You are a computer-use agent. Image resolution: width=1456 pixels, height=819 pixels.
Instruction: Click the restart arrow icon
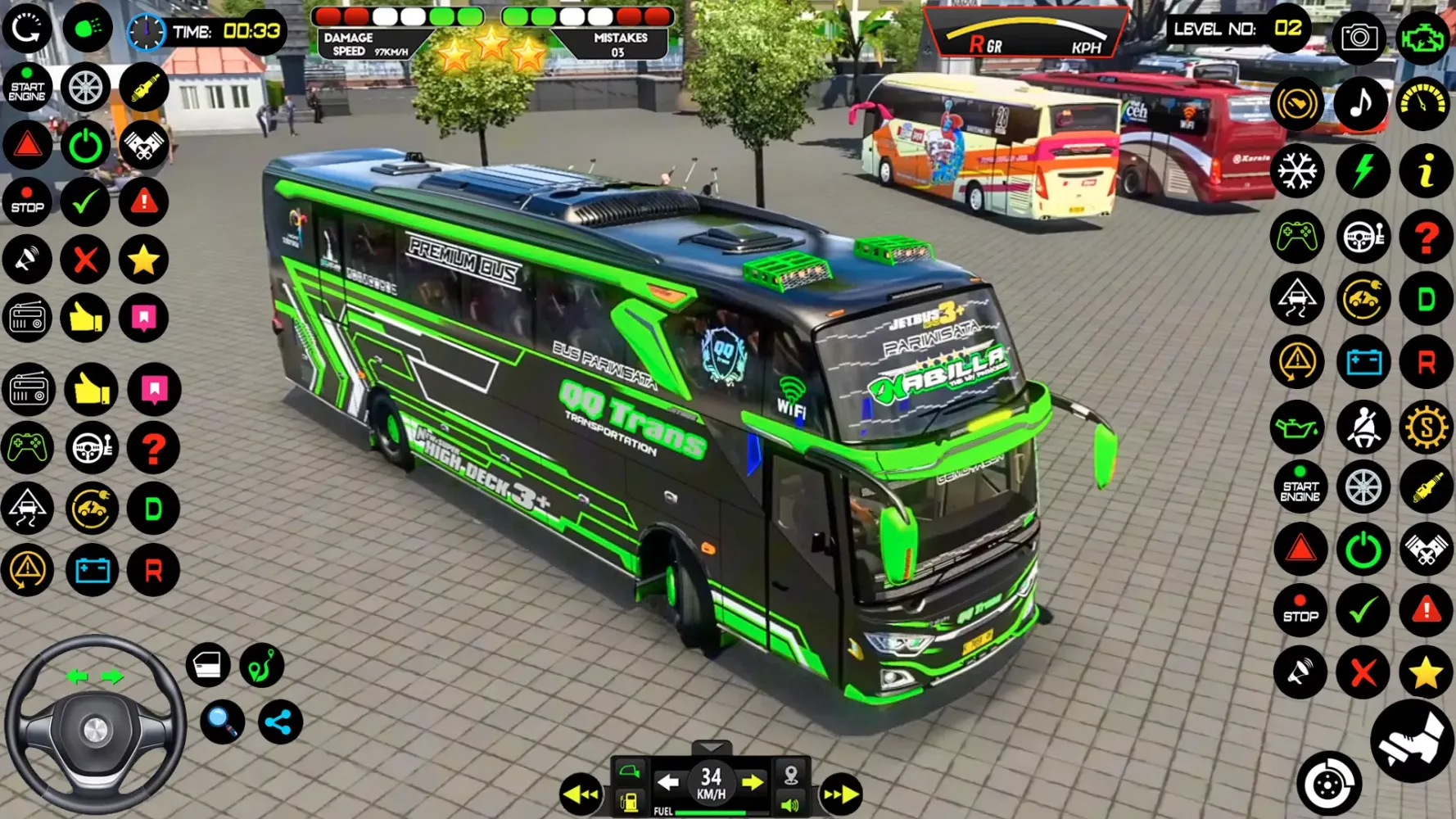(x=27, y=29)
